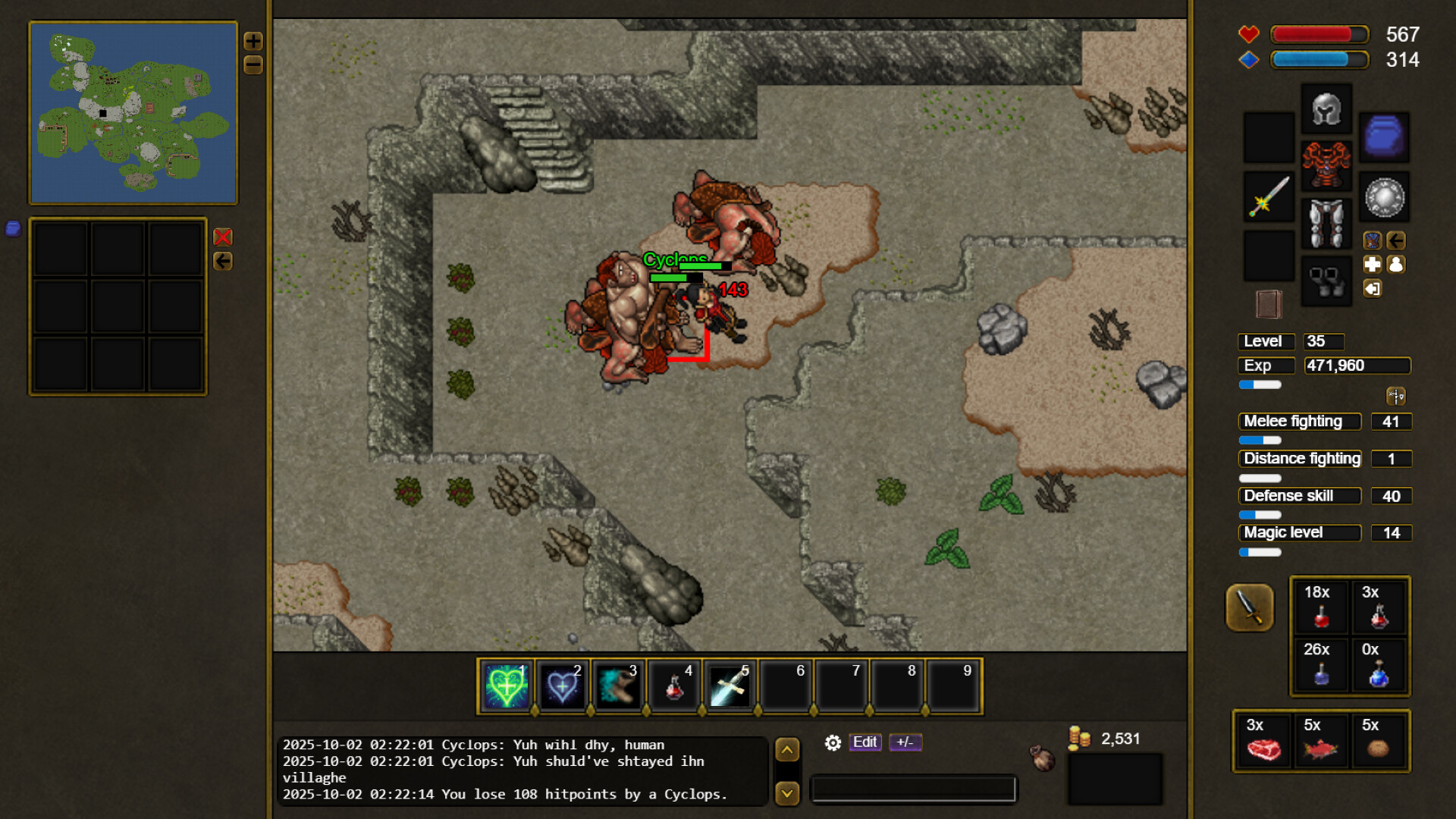1456x819 pixels.
Task: Toggle the +/- button
Action: coord(905,742)
